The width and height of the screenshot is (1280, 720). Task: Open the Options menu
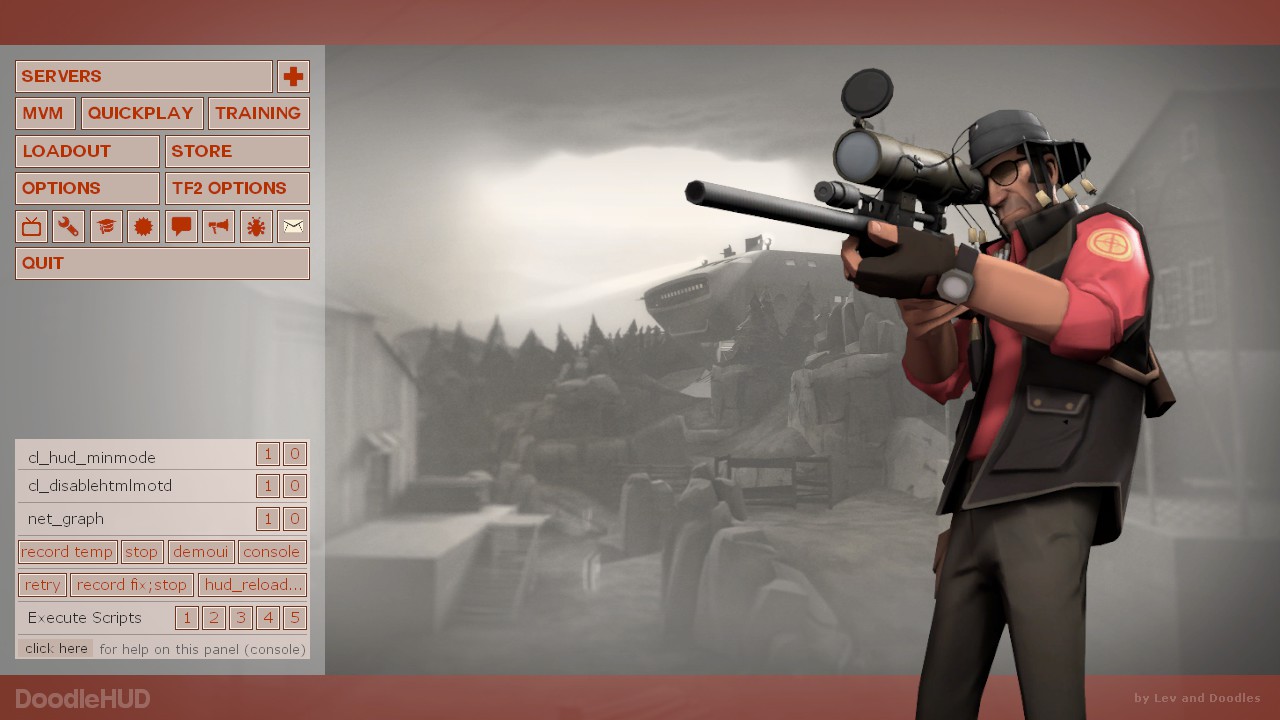click(x=87, y=188)
